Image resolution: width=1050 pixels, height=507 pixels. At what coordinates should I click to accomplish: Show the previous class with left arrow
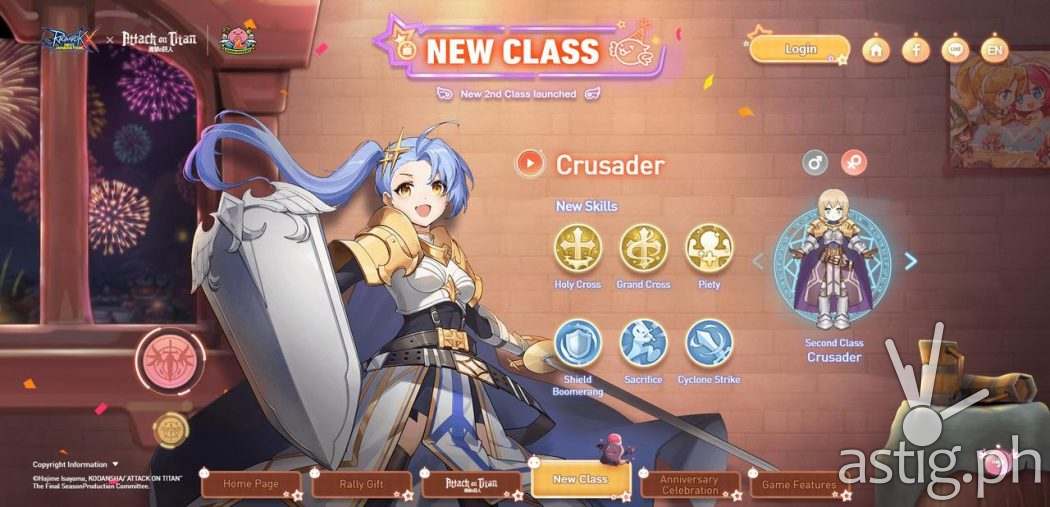tap(757, 261)
